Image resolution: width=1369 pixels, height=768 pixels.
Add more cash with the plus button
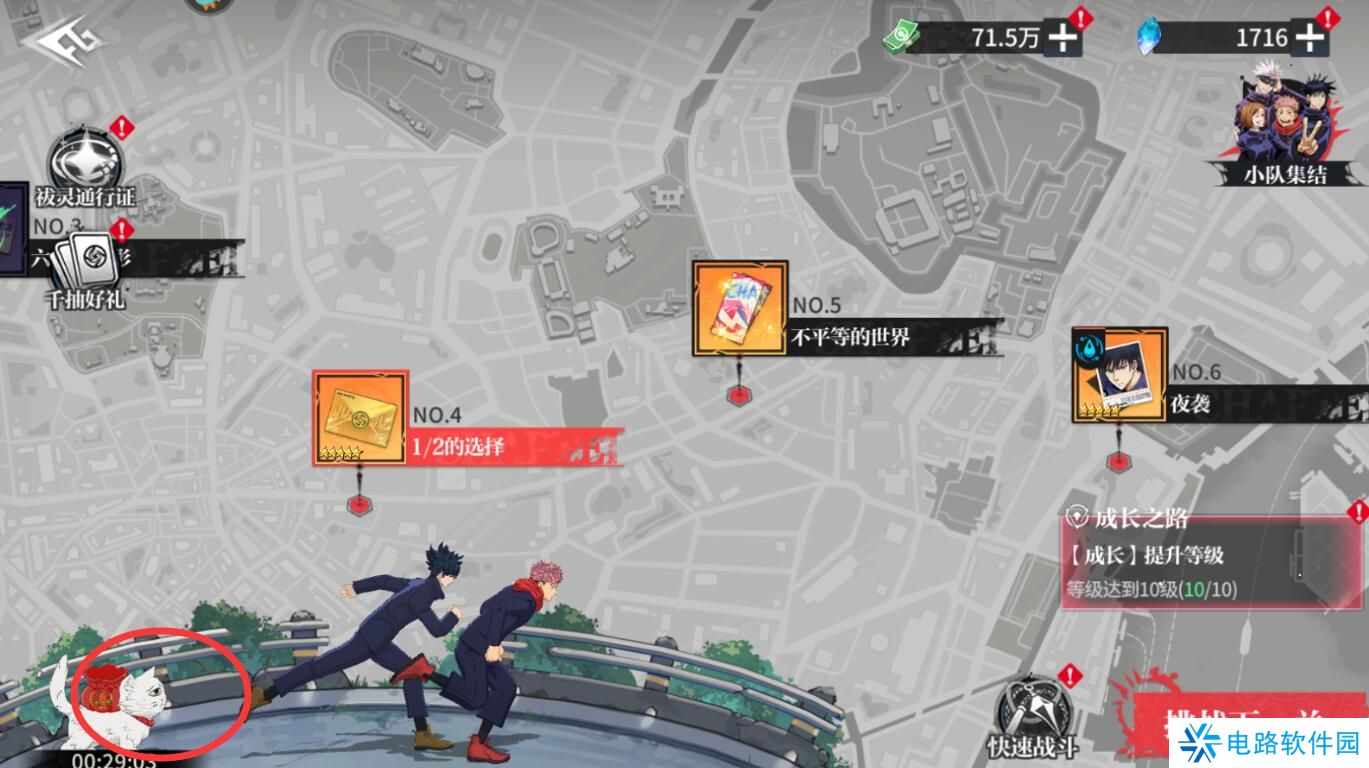(x=1062, y=39)
